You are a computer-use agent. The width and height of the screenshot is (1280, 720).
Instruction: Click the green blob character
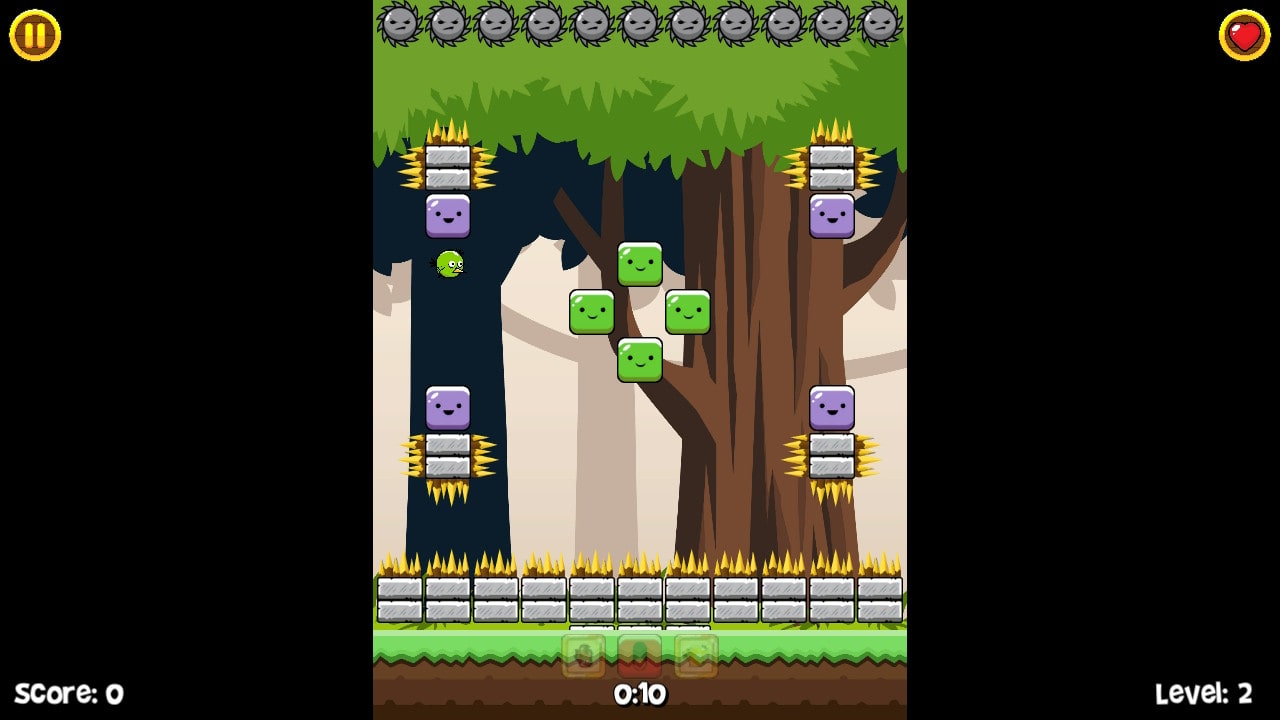[449, 263]
